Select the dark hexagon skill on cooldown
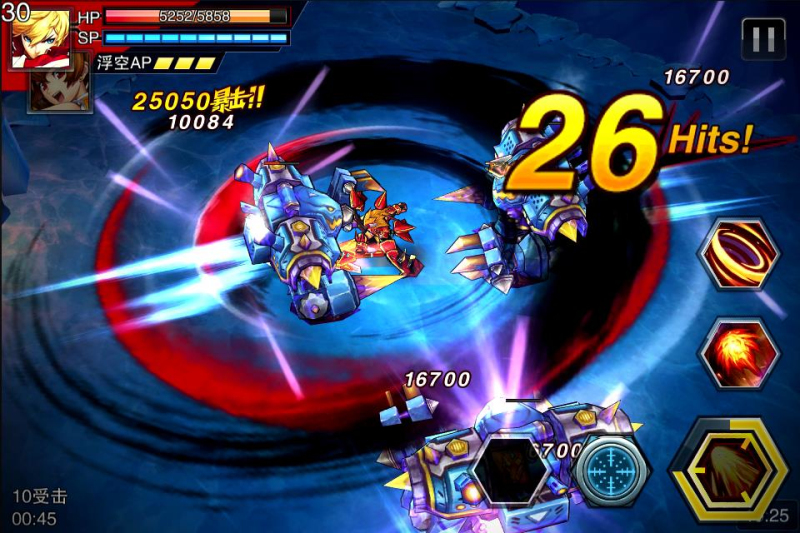Viewport: 800px width, 533px height. tap(510, 469)
